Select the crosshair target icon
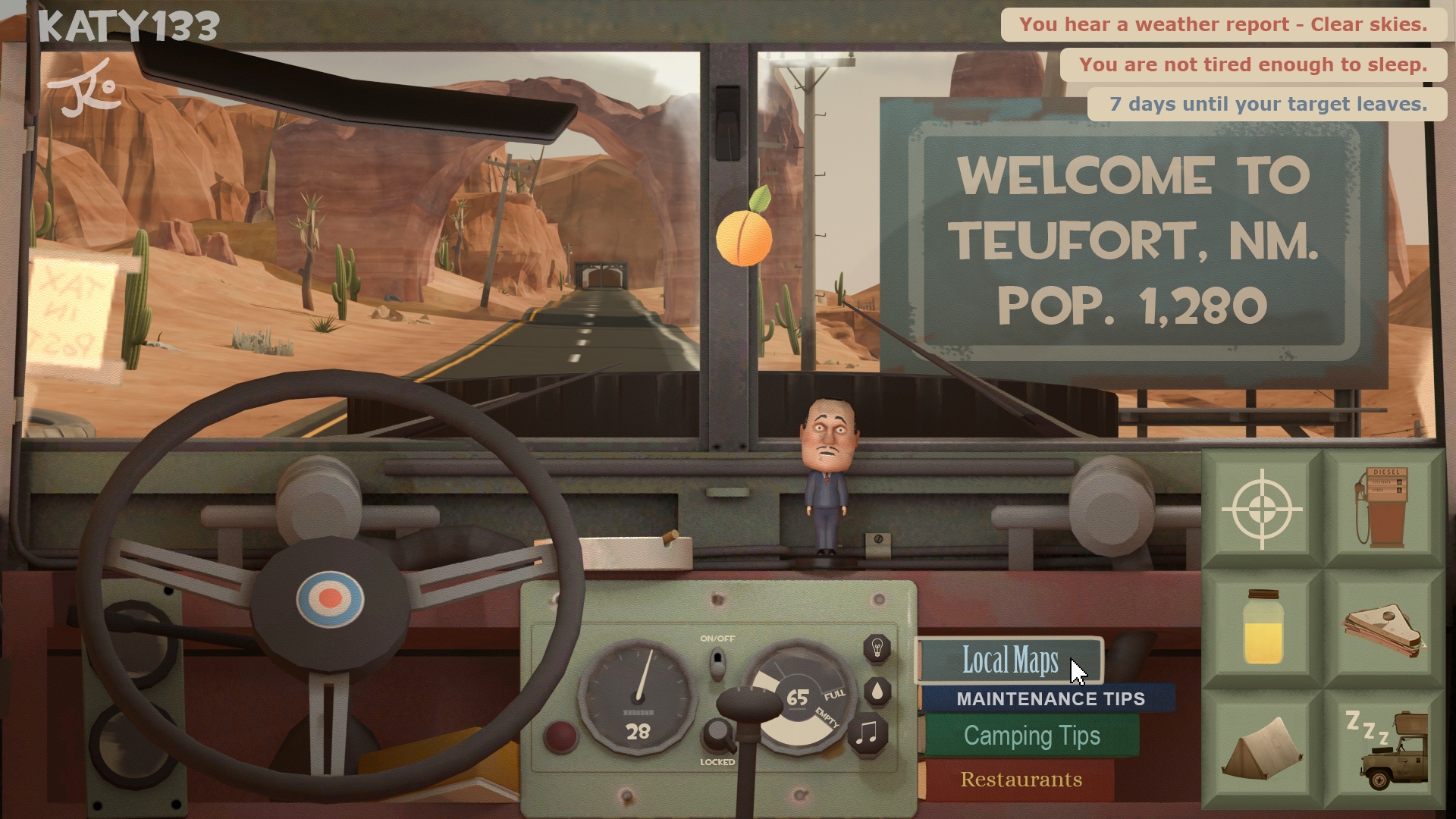The height and width of the screenshot is (819, 1456). [1262, 509]
